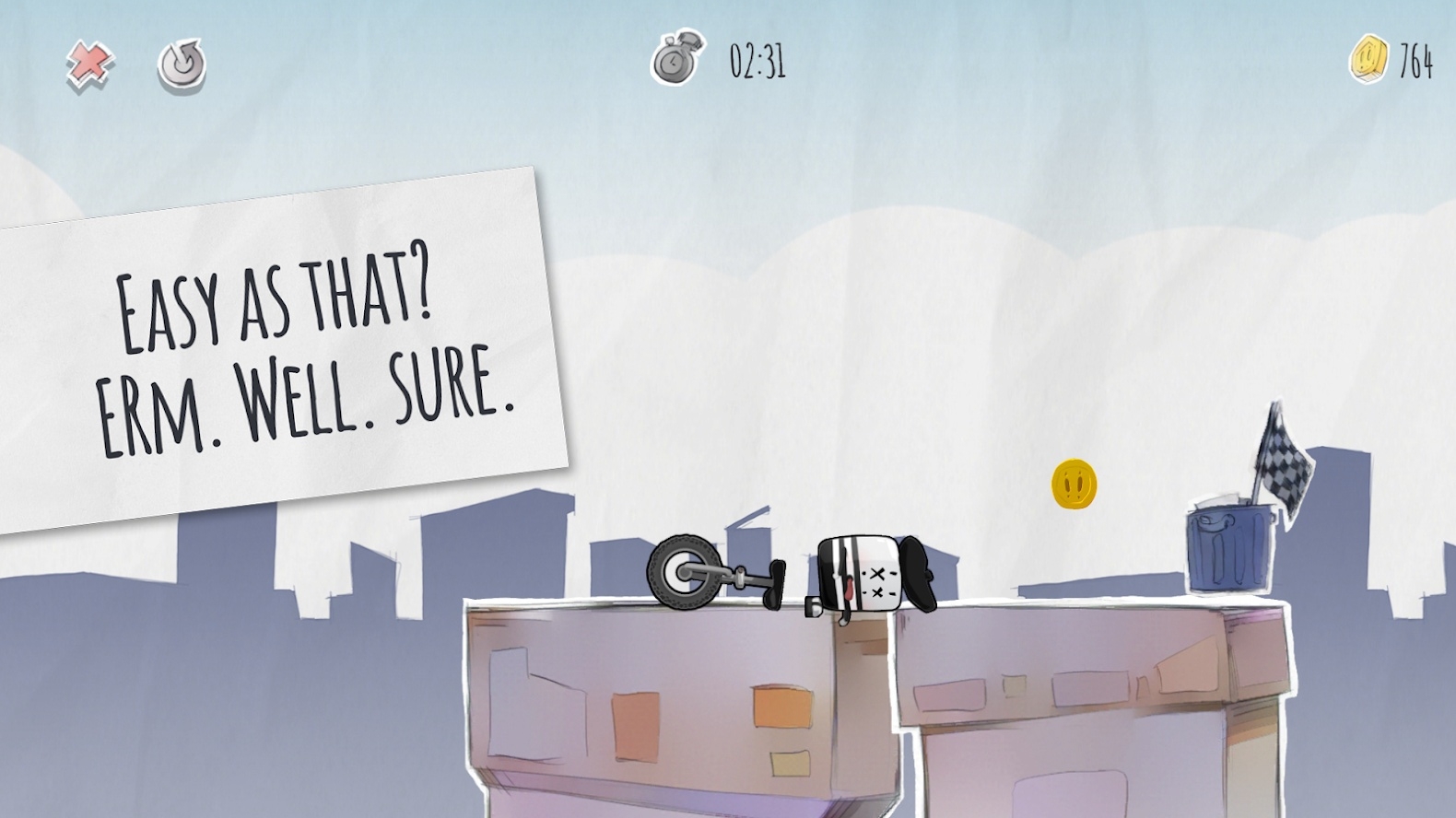Quit the level with the red X

tap(90, 64)
